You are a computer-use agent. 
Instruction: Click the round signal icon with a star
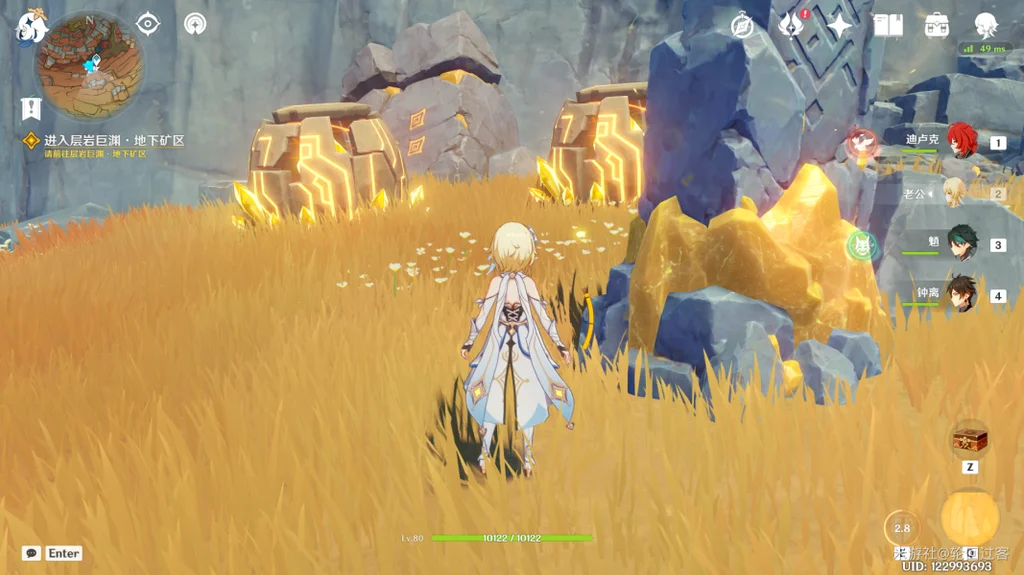click(x=195, y=24)
